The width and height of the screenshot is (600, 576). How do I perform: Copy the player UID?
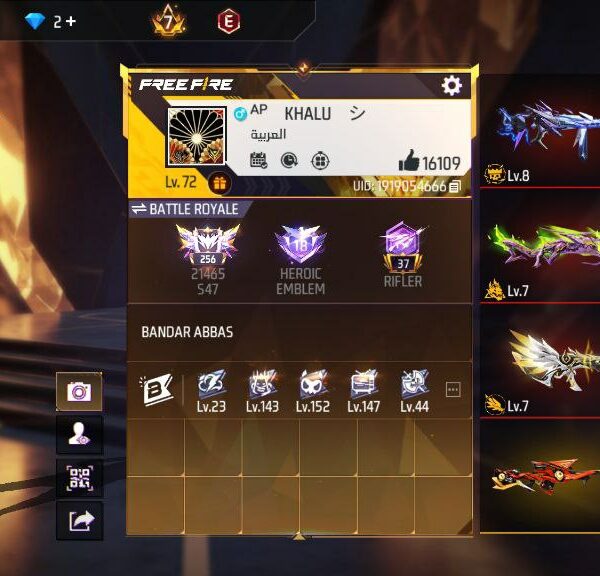[x=455, y=186]
